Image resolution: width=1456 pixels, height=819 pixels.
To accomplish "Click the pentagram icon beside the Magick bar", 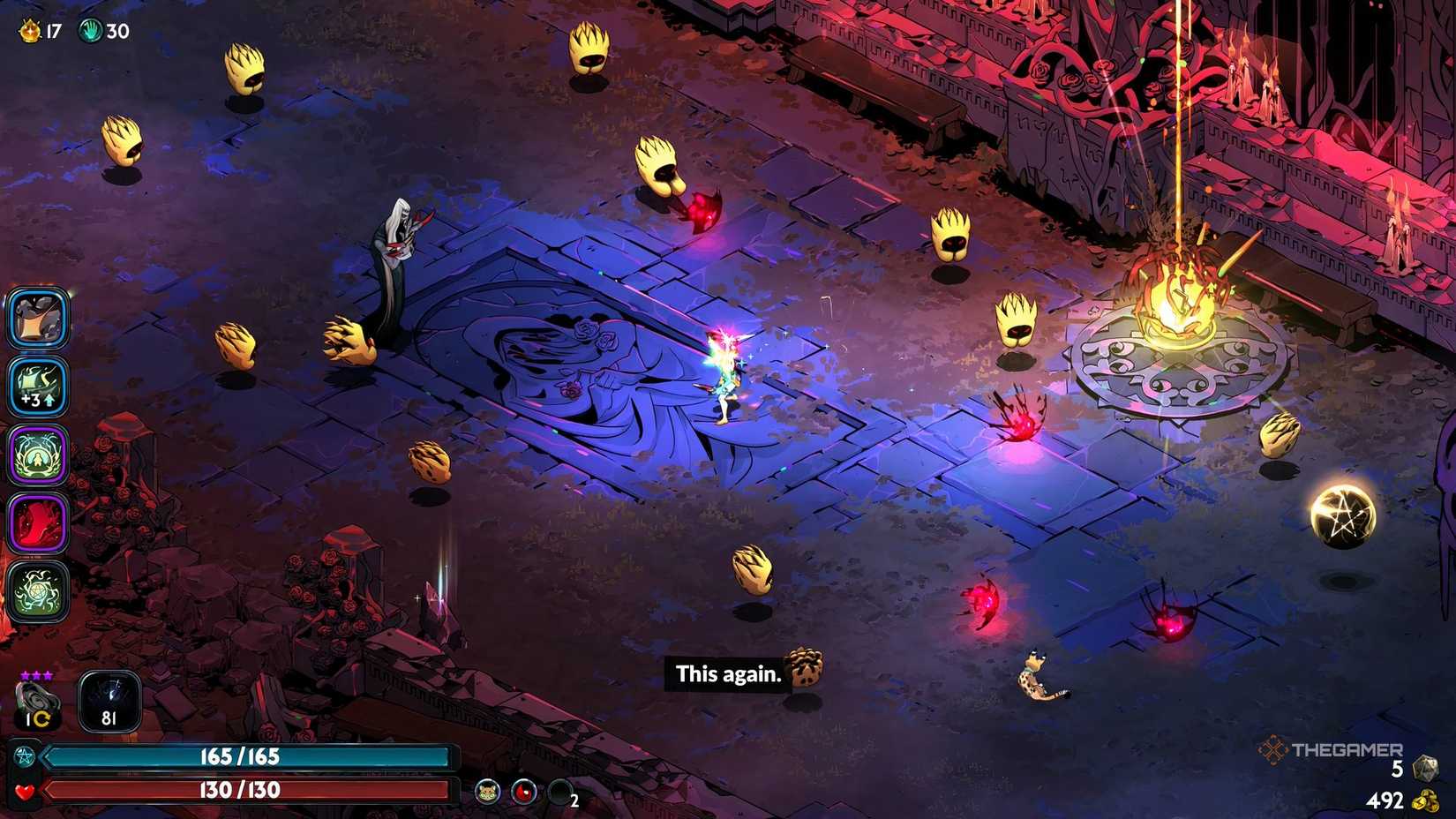I will click(x=25, y=755).
